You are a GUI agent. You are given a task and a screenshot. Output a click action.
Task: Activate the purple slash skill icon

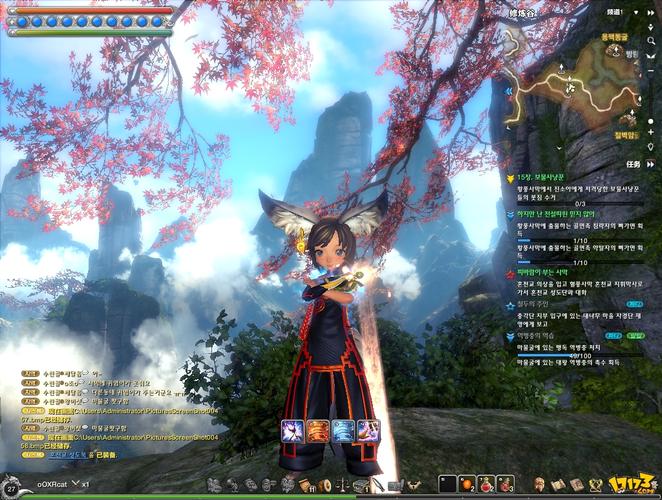tap(368, 432)
